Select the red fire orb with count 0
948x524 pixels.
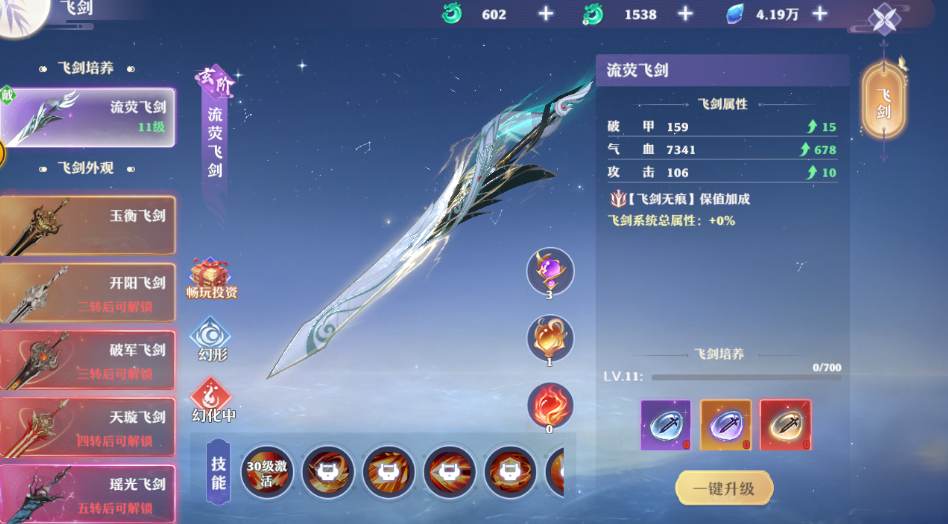(550, 406)
